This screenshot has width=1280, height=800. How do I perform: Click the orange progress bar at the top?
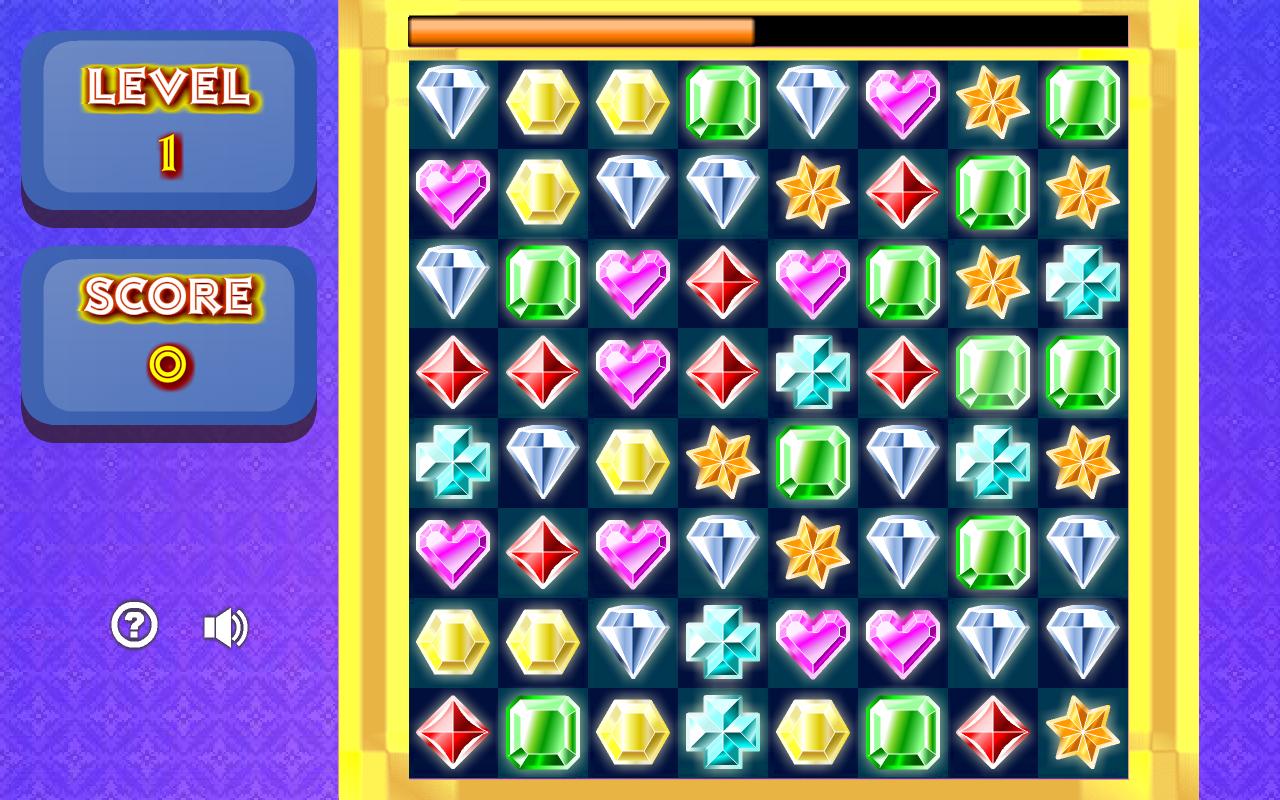580,30
